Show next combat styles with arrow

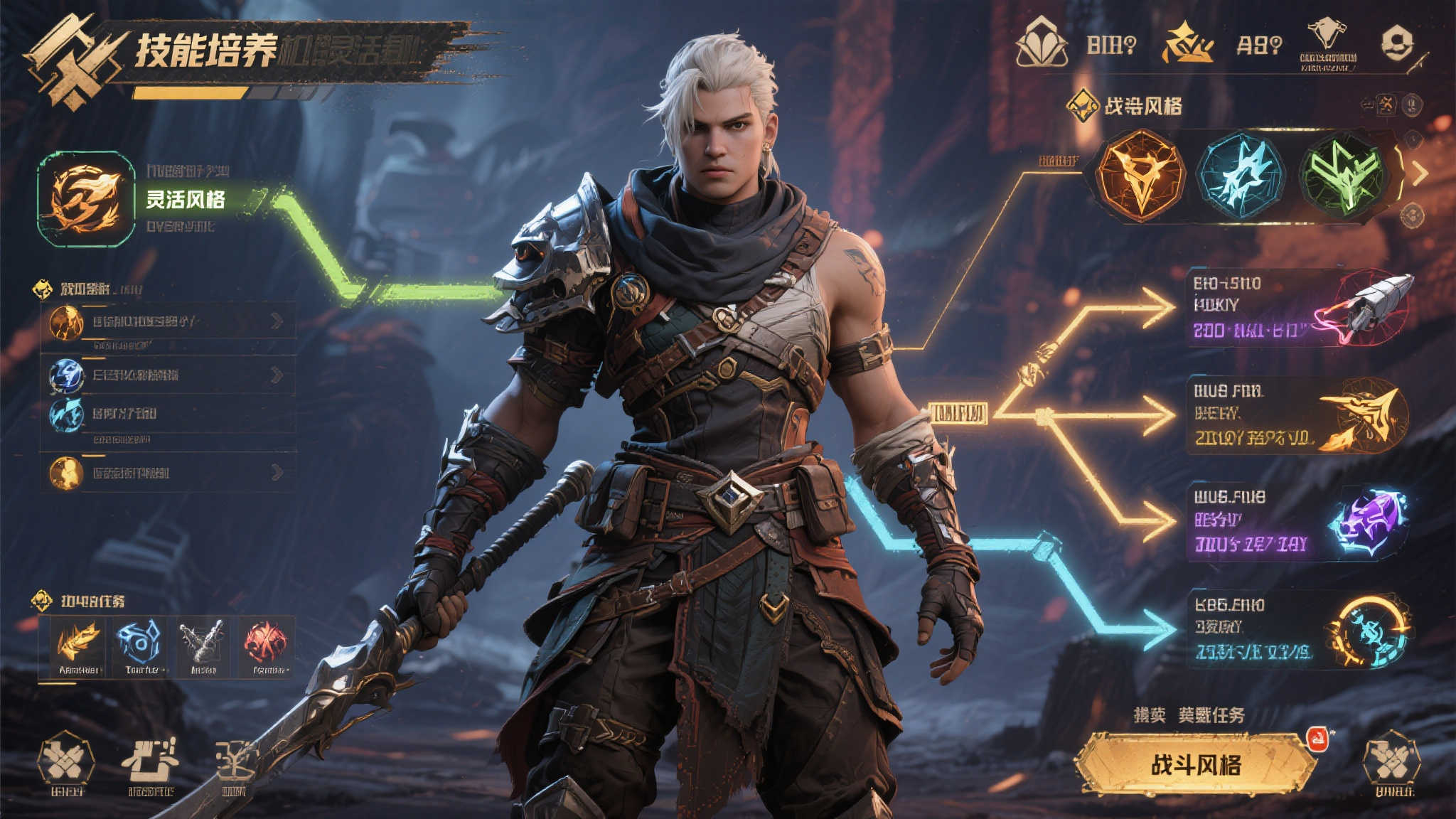[x=1420, y=173]
